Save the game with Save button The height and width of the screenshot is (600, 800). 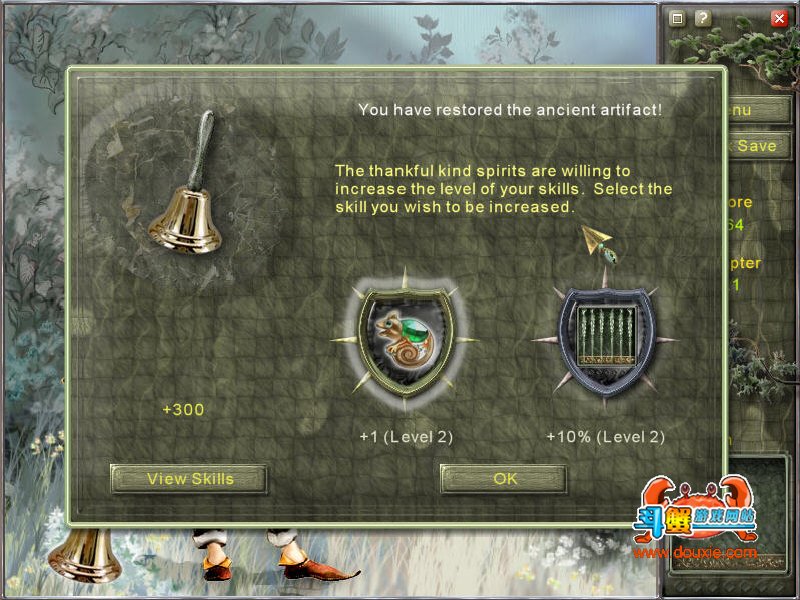point(756,146)
